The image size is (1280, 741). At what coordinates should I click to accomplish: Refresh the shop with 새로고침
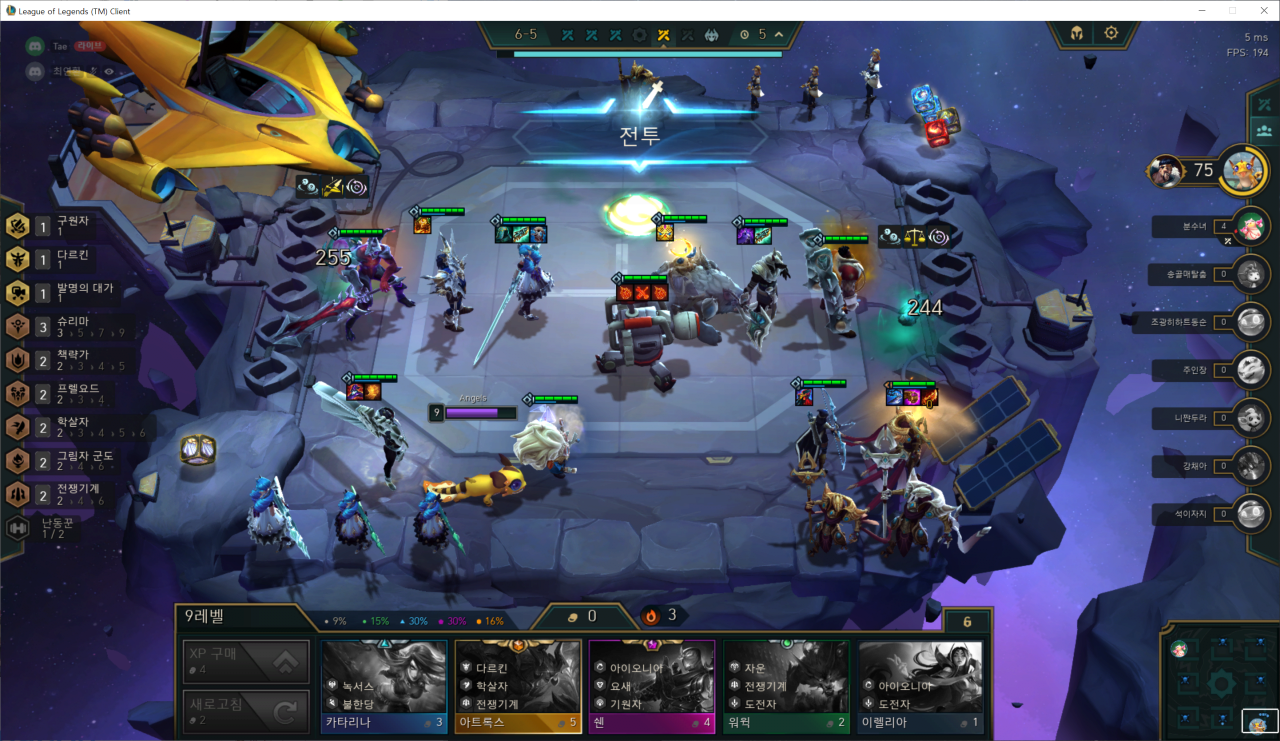coord(245,710)
